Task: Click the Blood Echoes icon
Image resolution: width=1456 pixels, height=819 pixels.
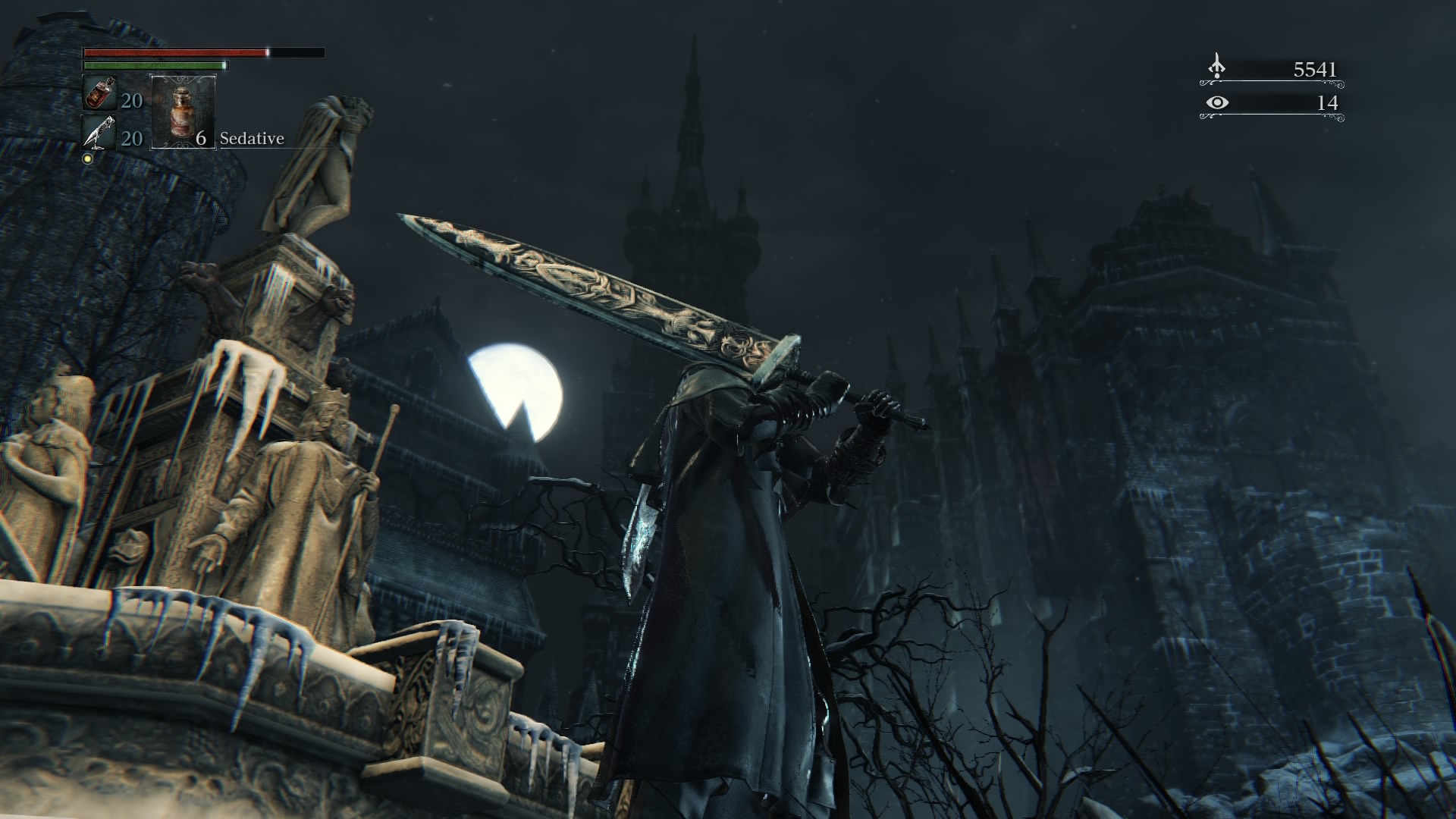Action: [x=1216, y=67]
